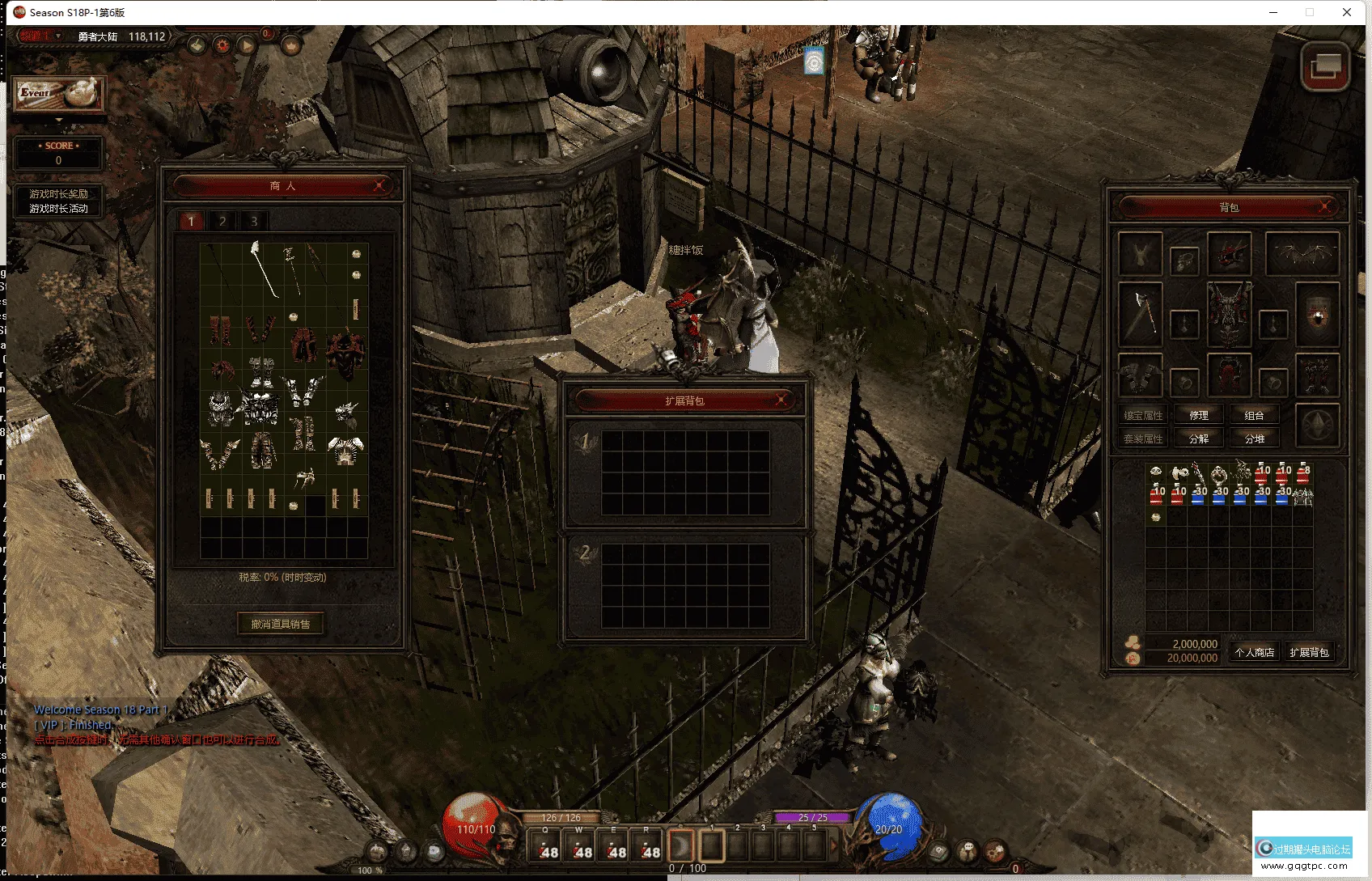Choose the 分解 disassemble button

pos(1199,438)
